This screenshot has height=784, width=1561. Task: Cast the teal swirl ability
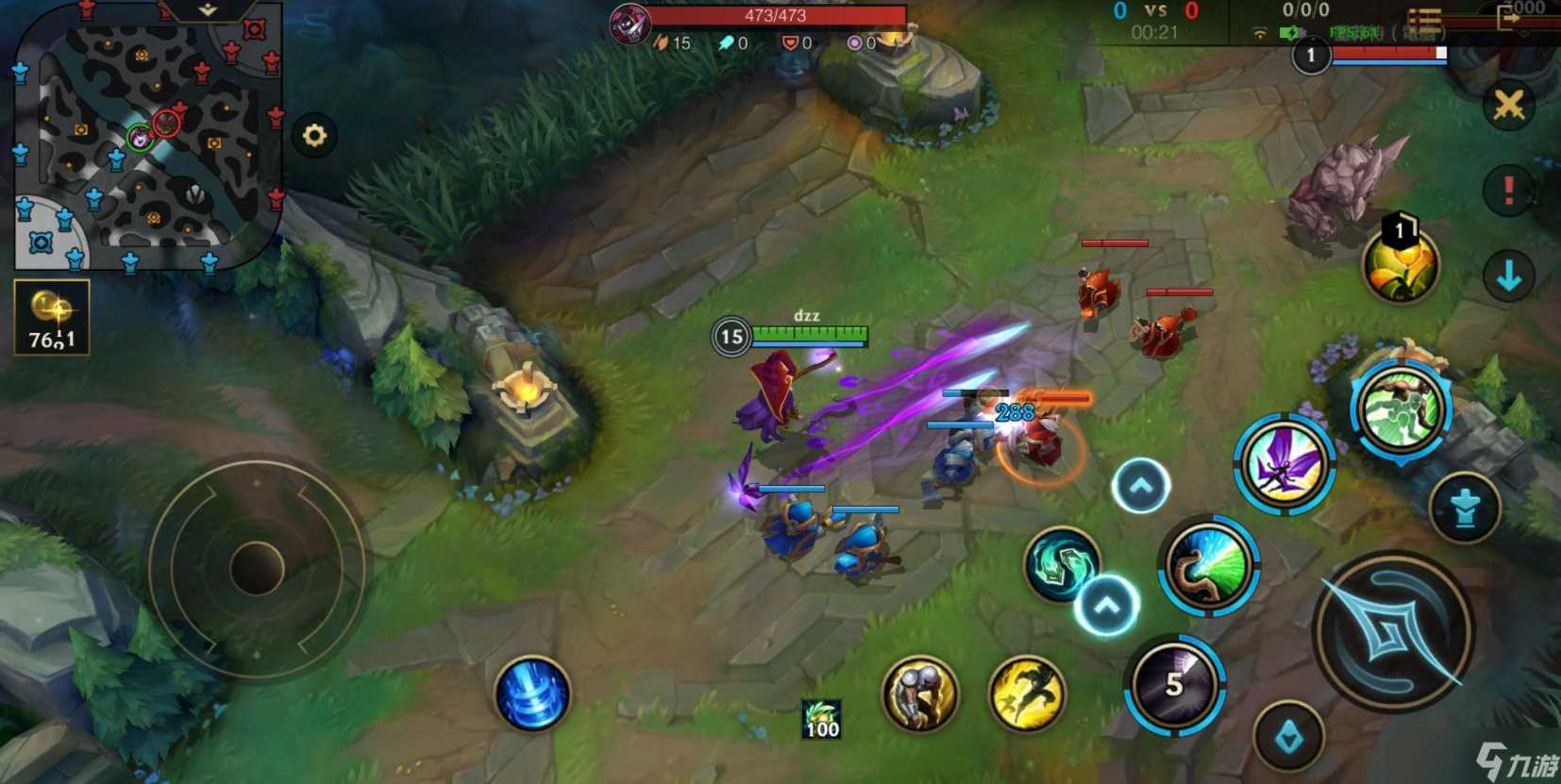(1063, 564)
